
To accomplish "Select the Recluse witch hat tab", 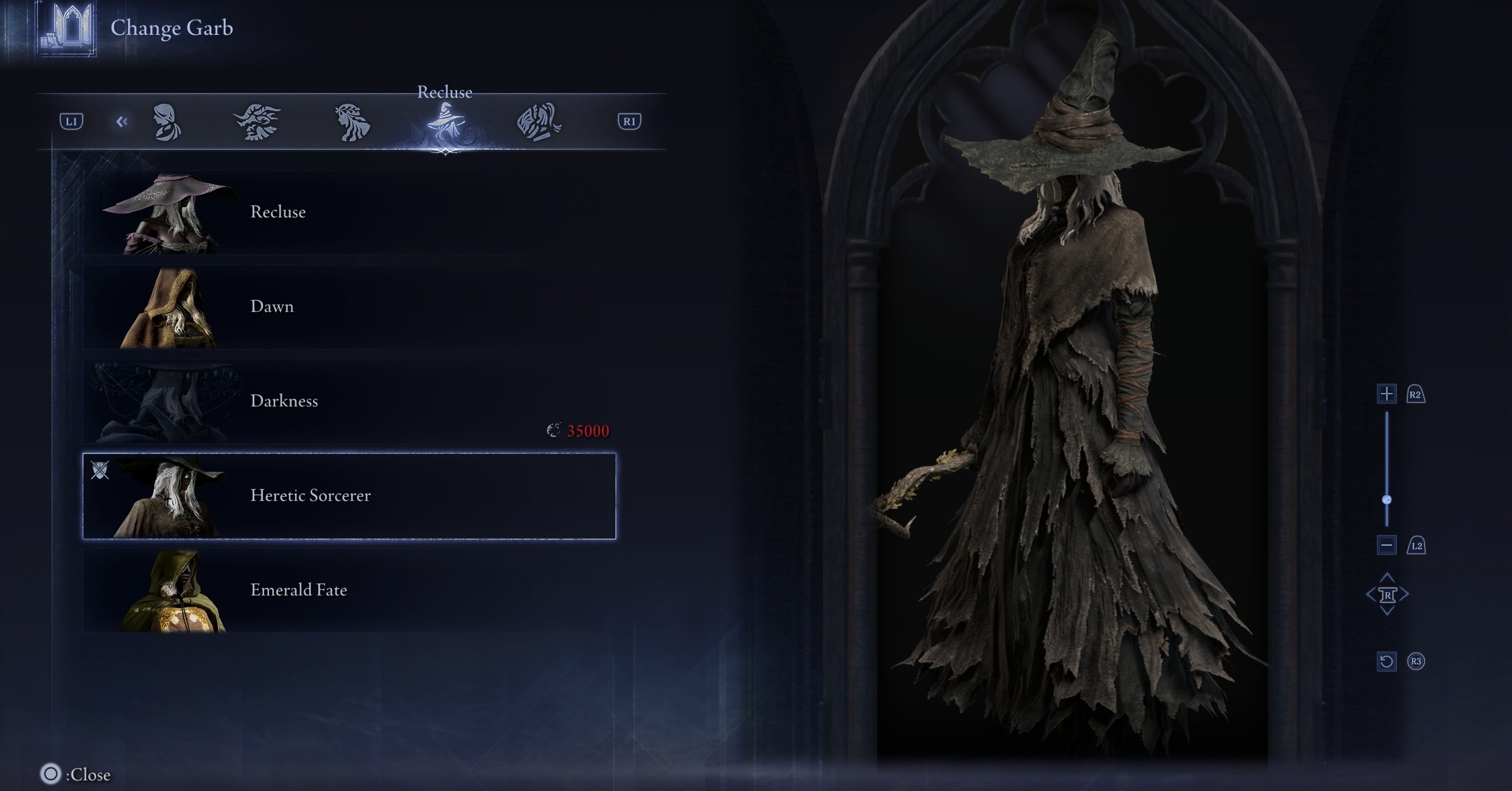I will click(445, 122).
